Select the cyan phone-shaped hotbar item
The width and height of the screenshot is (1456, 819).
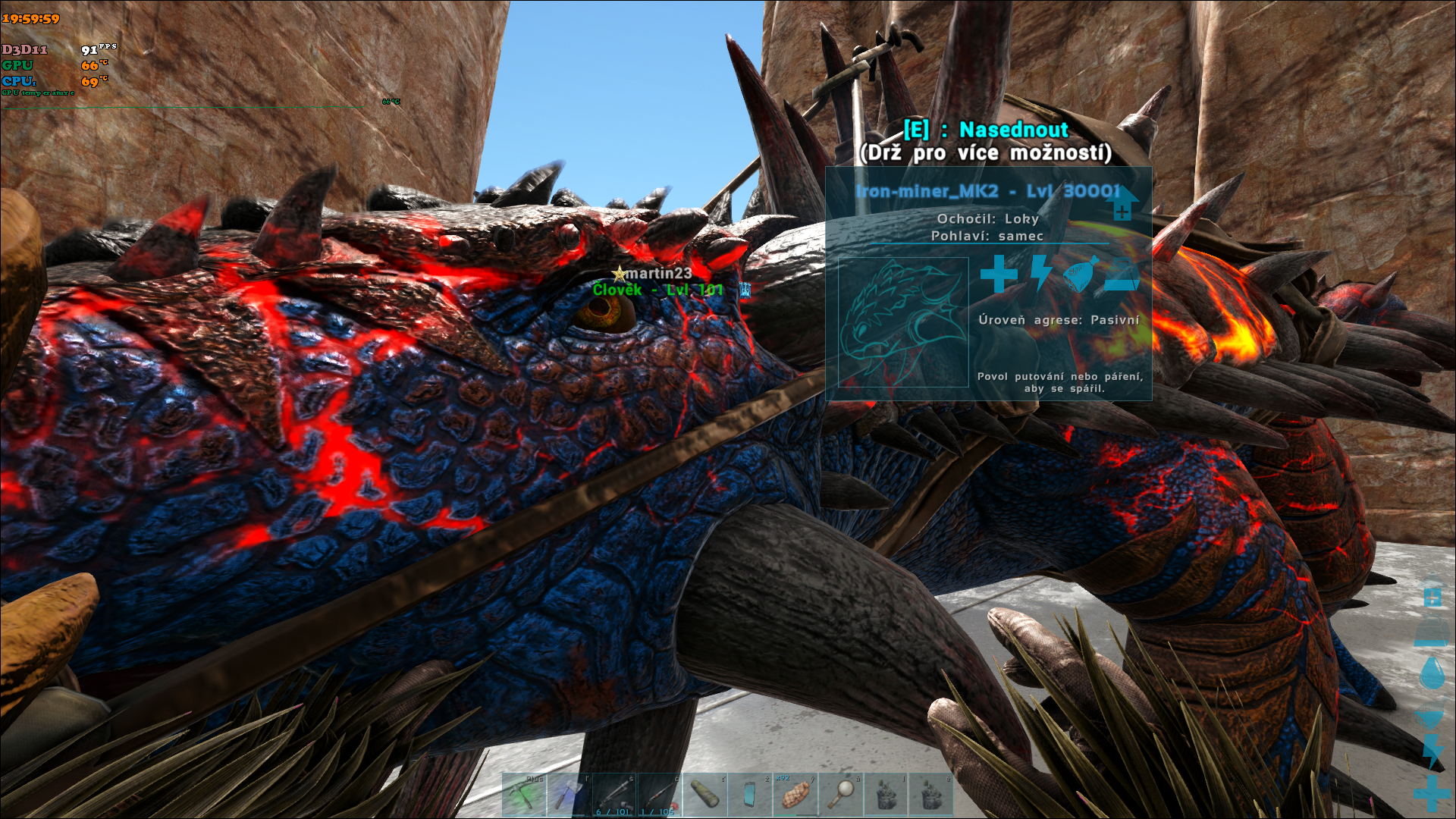pyautogui.click(x=749, y=795)
